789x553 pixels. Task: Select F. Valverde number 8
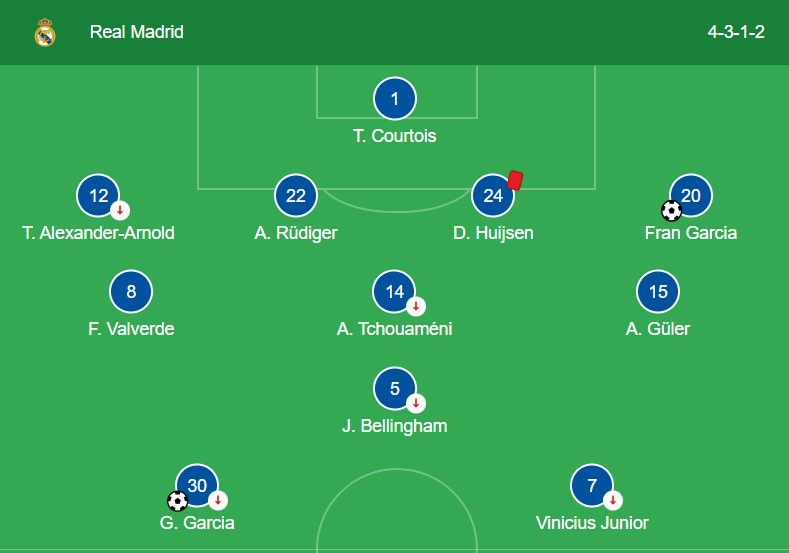(x=132, y=292)
